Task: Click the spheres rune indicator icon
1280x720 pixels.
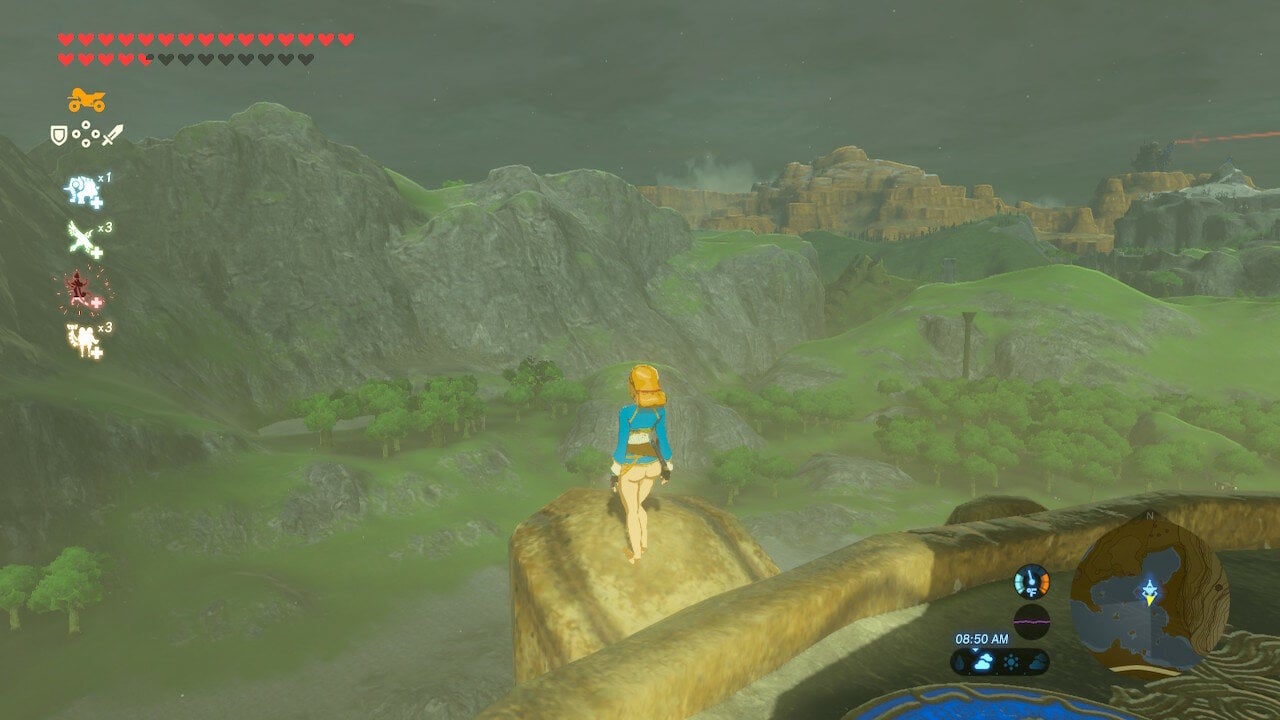Action: click(x=84, y=132)
